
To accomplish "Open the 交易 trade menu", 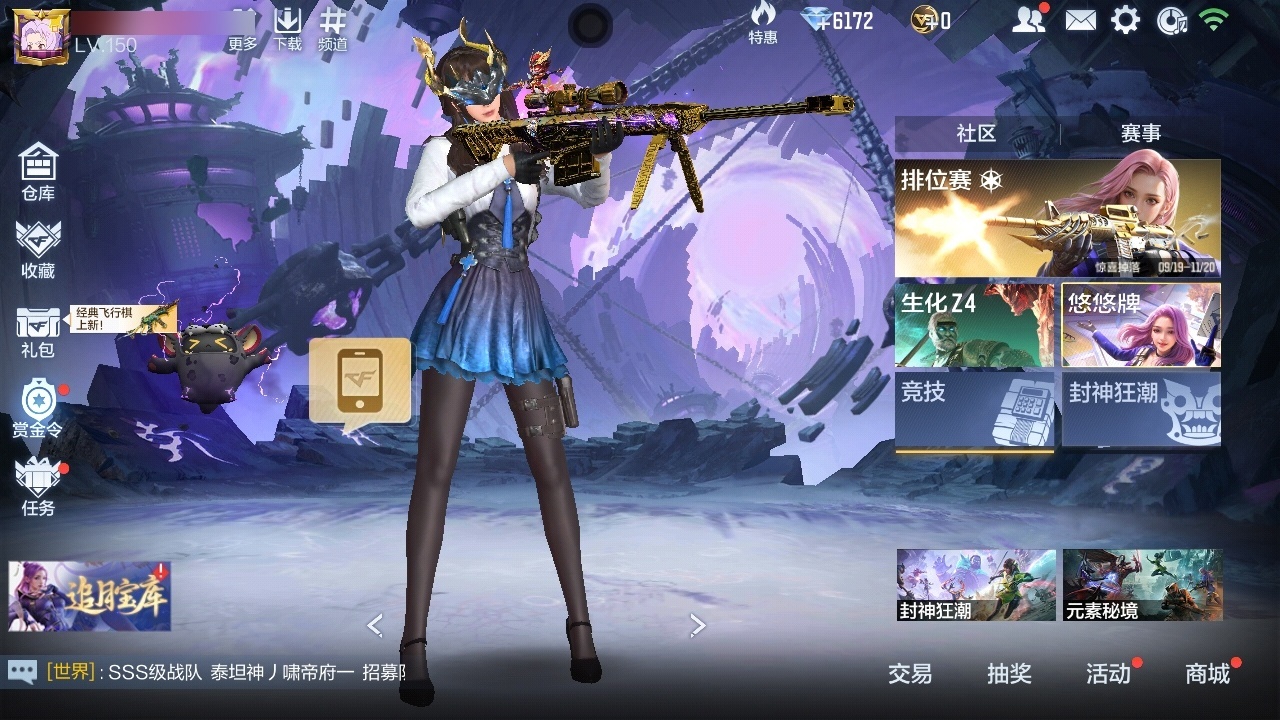I will click(x=910, y=674).
